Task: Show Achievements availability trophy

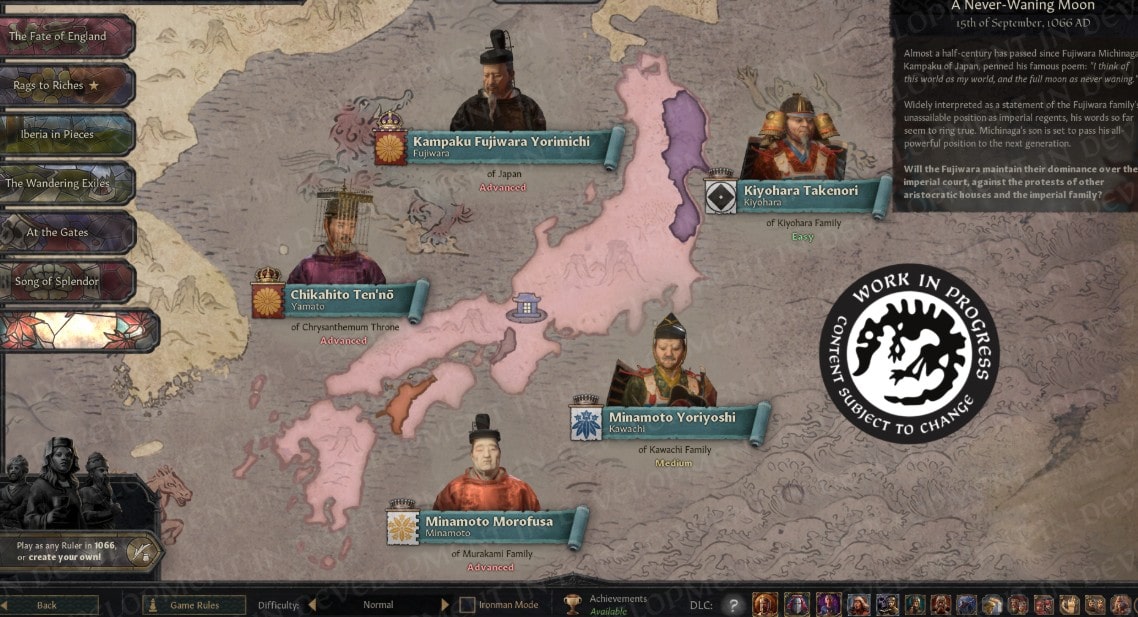Action: click(572, 604)
